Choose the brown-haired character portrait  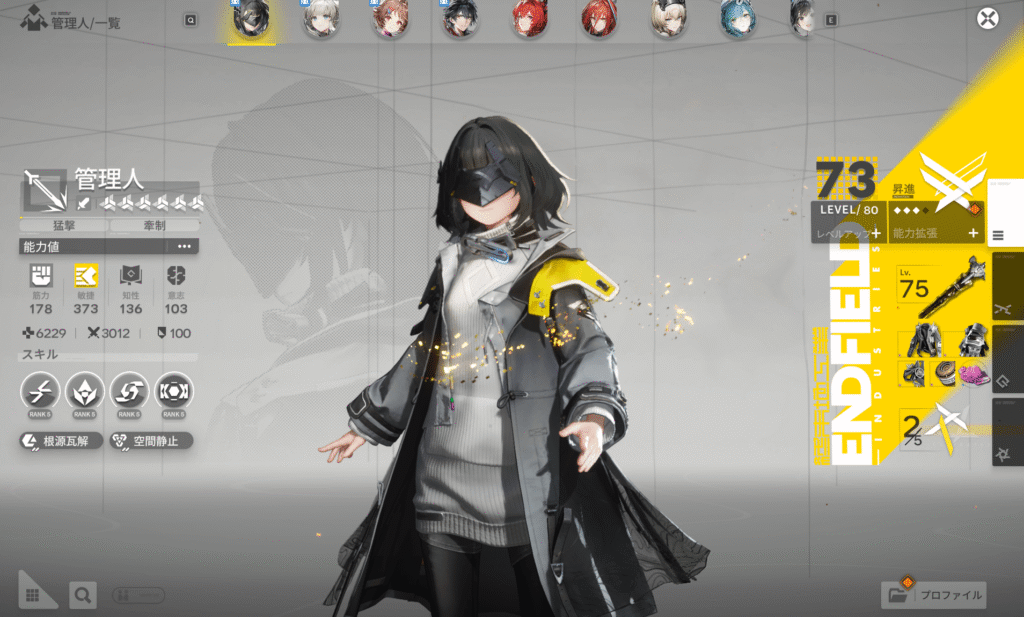(x=389, y=18)
